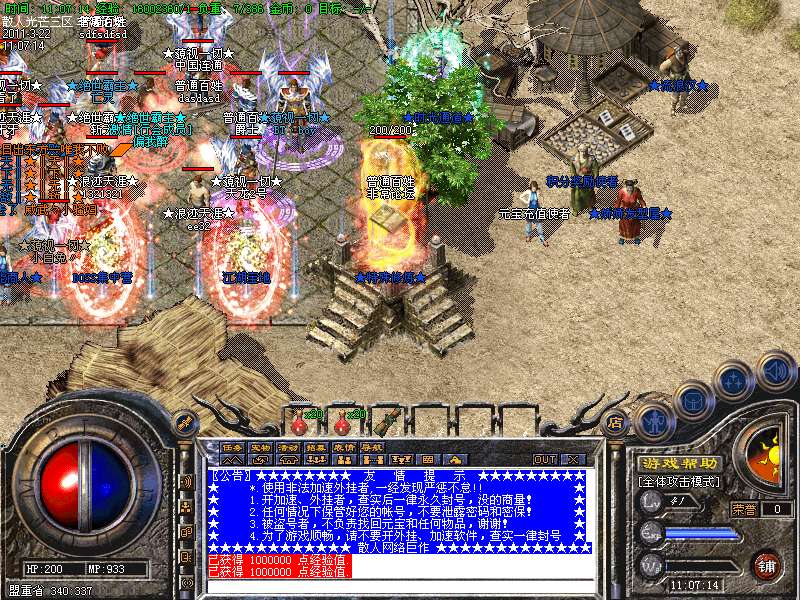Viewport: 800px width, 600px height.
Task: Click the red 铺 stall button
Action: tap(766, 564)
